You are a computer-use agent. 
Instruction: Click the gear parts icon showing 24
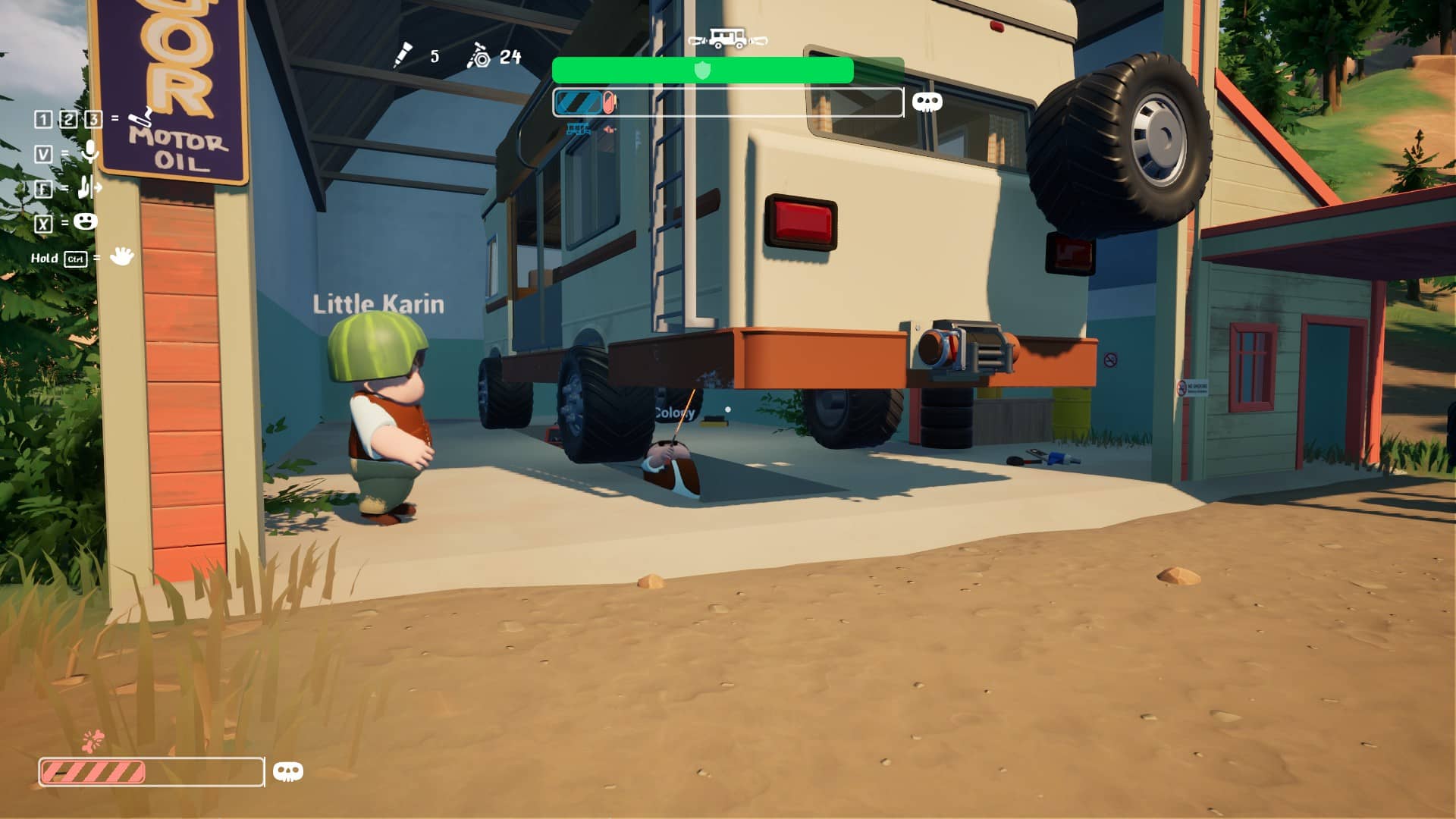coord(479,56)
